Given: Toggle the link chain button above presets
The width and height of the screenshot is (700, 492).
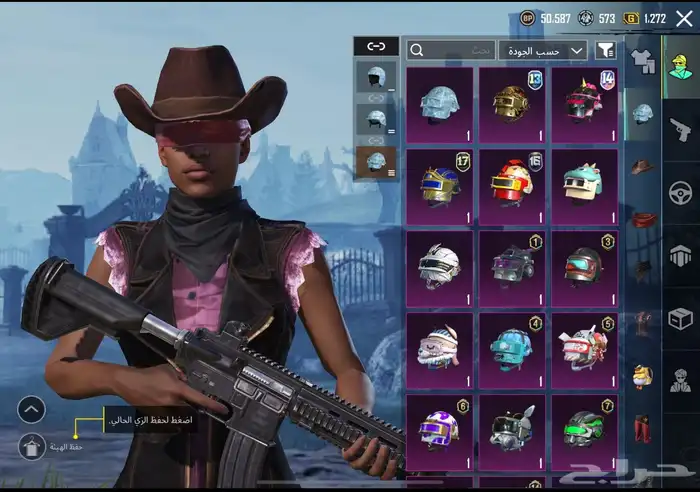Looking at the screenshot, I should pos(376,46).
